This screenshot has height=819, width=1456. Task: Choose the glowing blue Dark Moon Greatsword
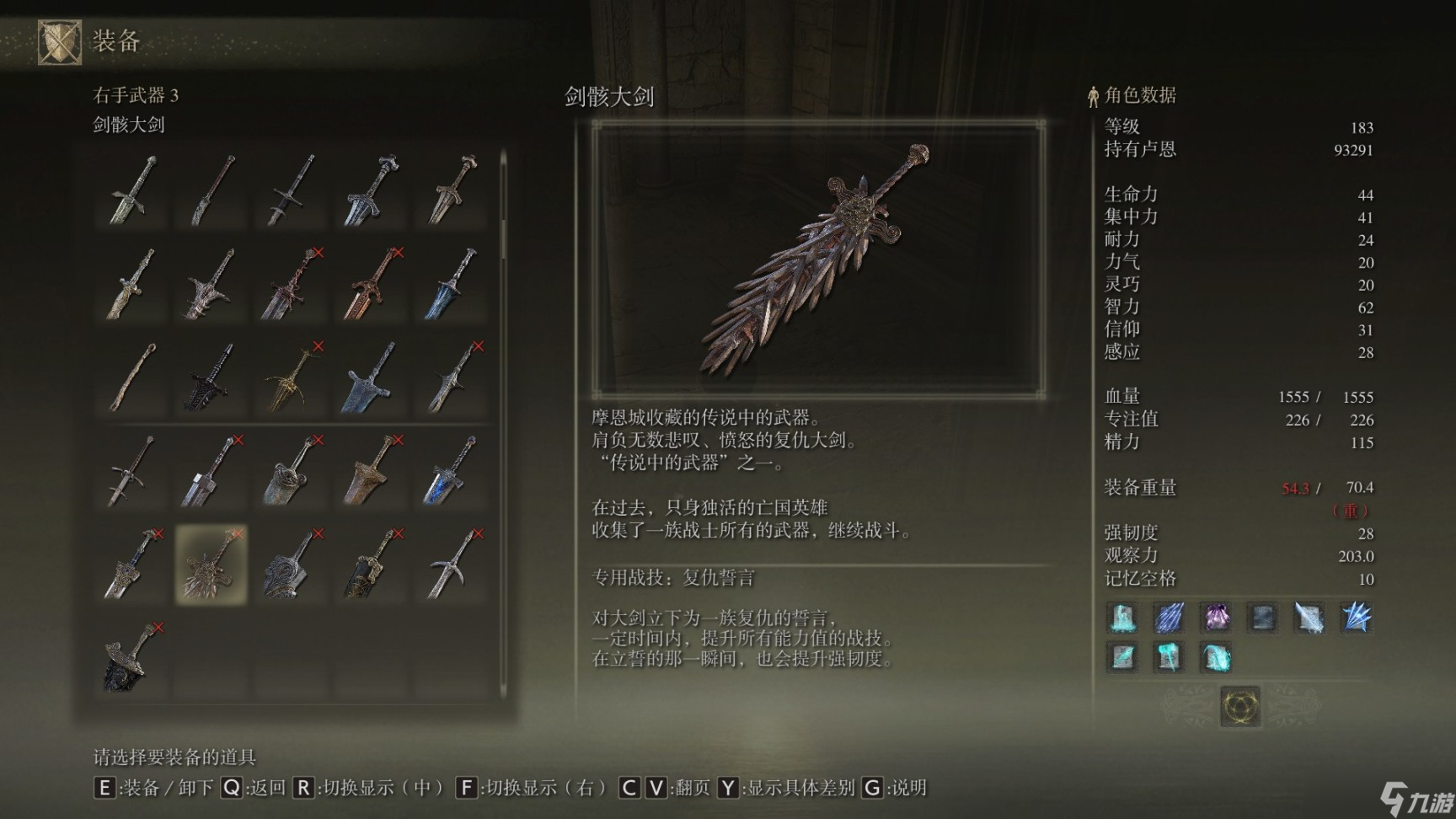[x=450, y=283]
